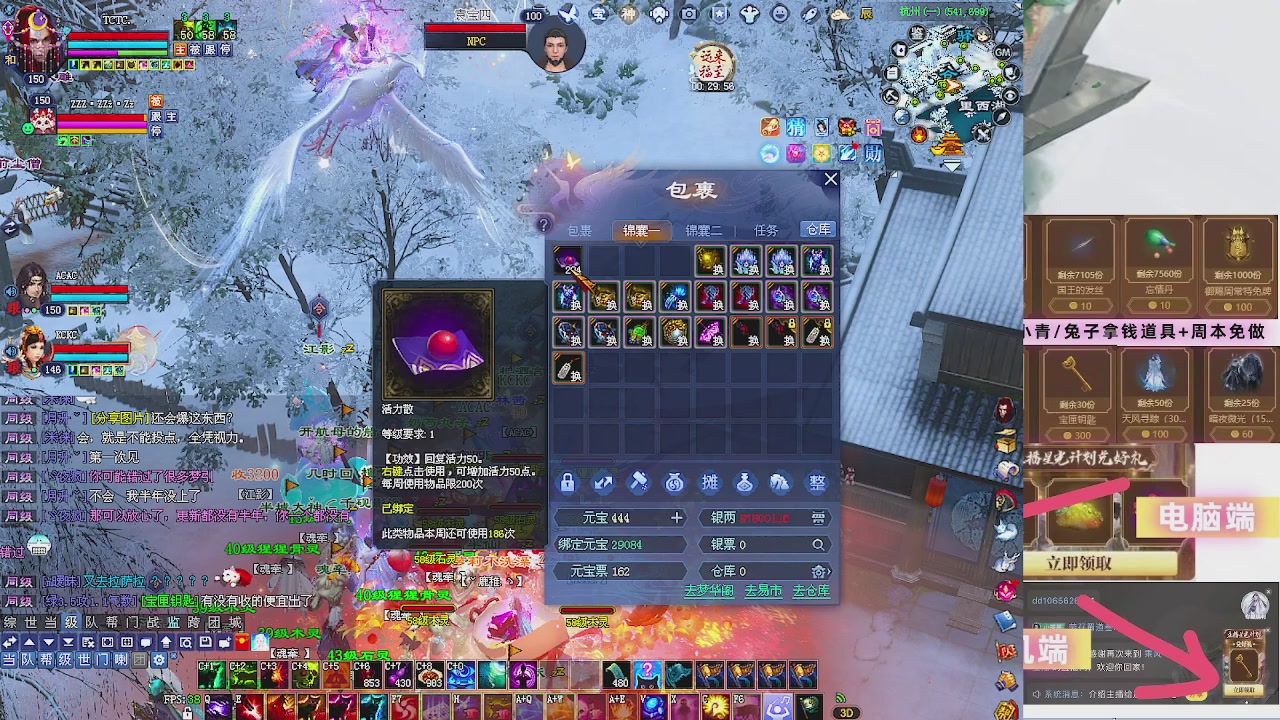This screenshot has width=1280, height=720.
Task: Click the 活力散 item stack of 204
Action: pos(567,263)
